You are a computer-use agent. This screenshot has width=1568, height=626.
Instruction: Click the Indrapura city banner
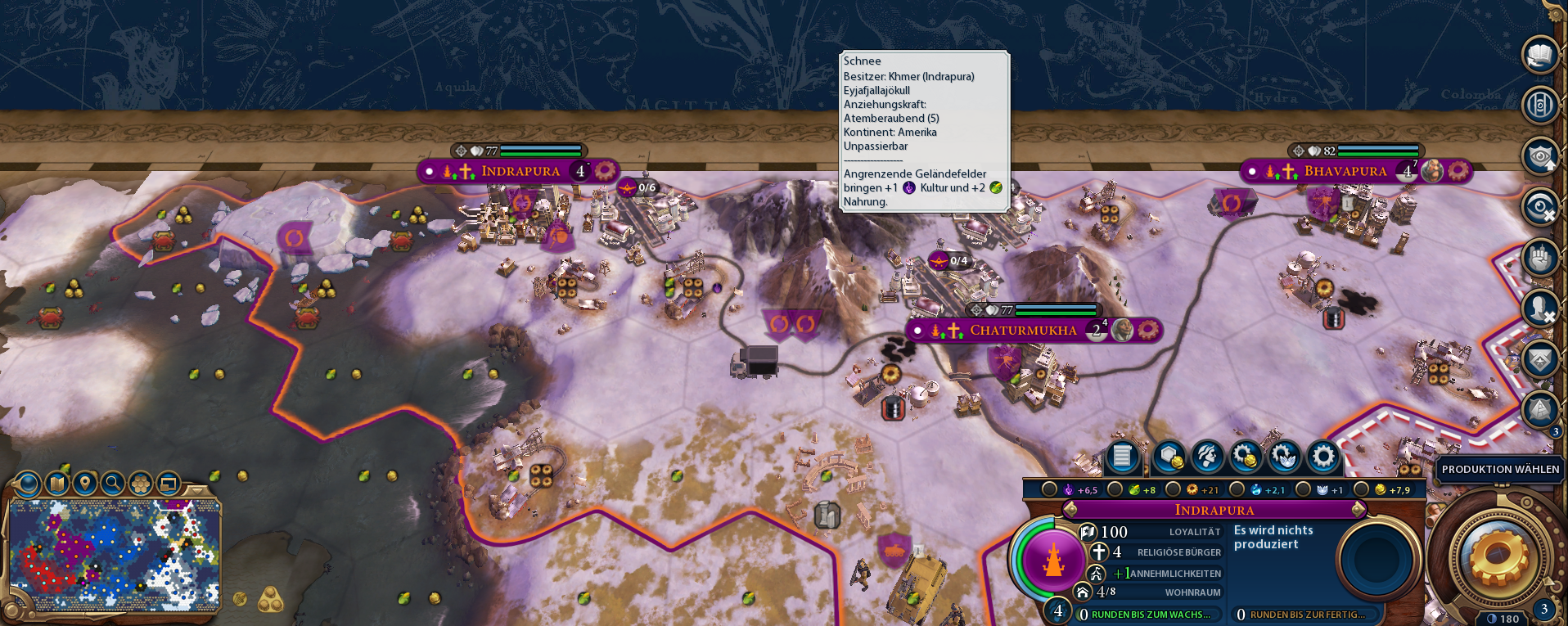pos(520,171)
